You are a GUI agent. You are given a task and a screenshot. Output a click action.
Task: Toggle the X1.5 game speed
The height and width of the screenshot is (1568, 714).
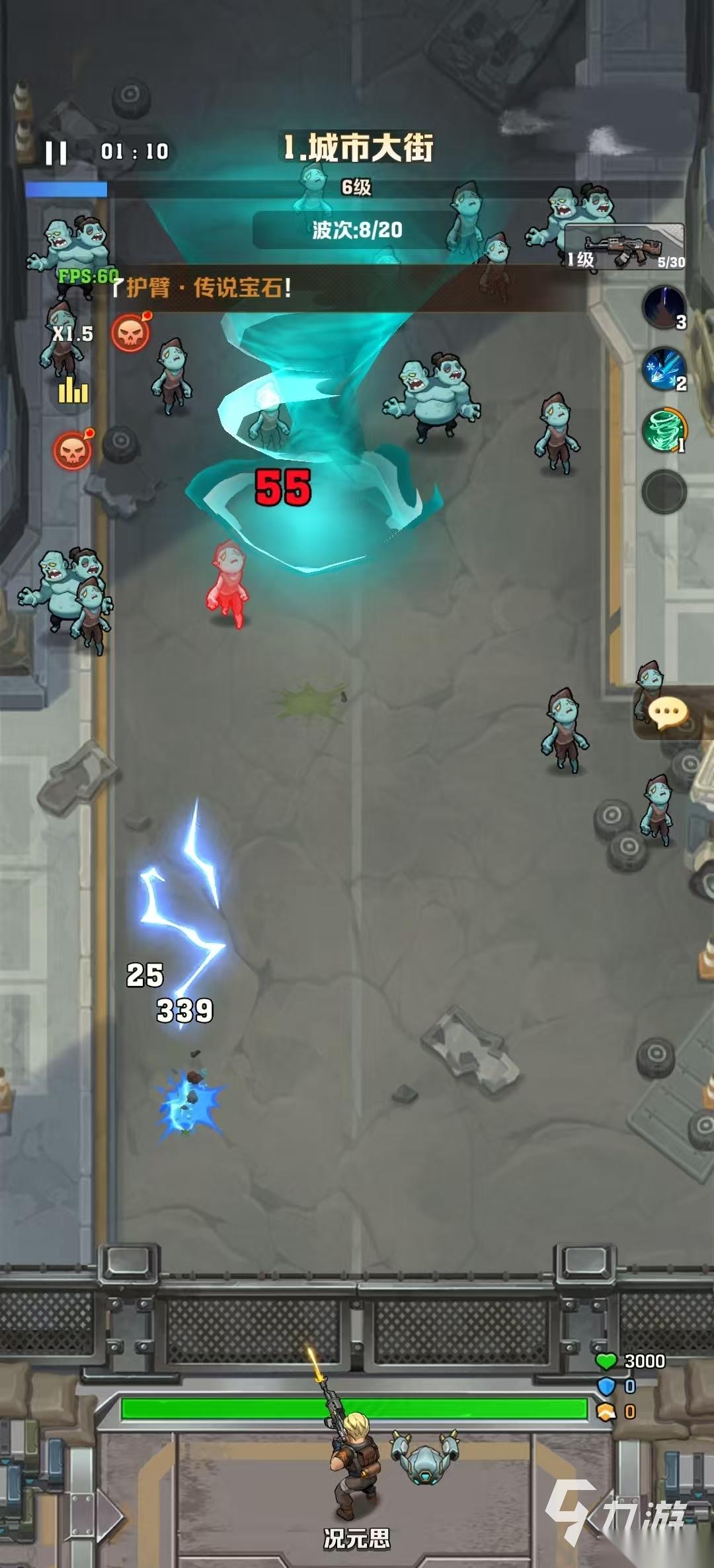point(73,334)
